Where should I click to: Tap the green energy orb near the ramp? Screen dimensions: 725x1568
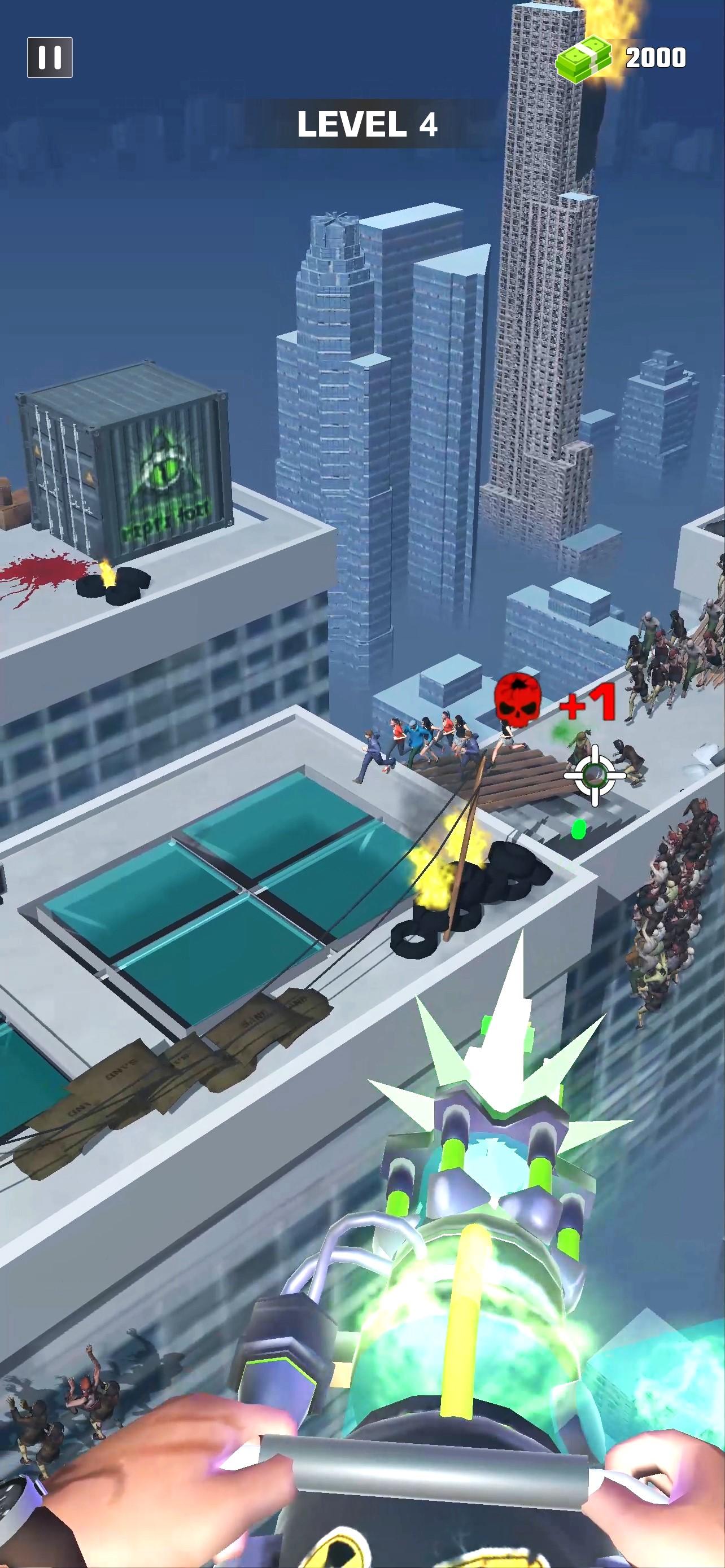578,829
